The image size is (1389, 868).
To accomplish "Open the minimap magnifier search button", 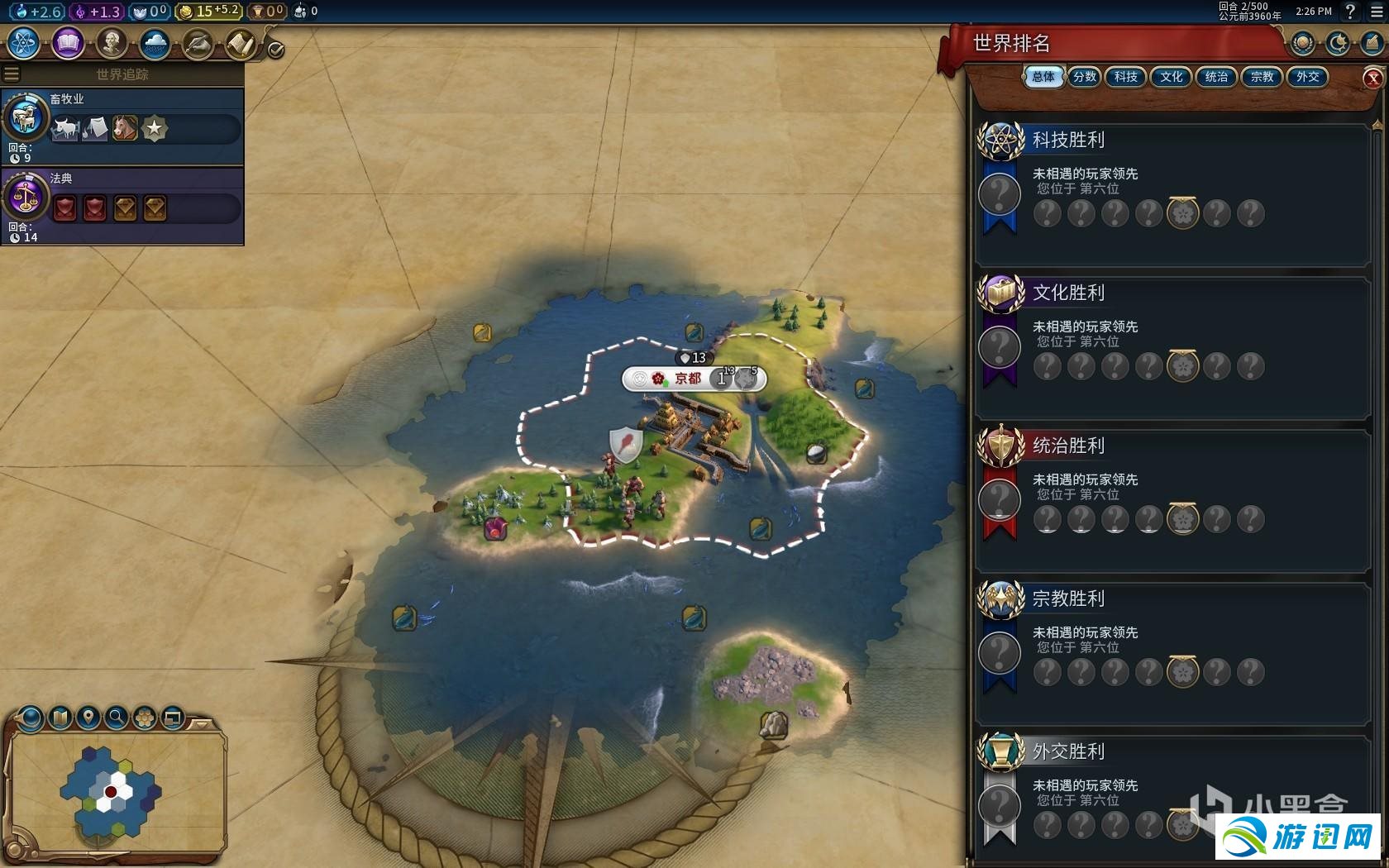I will click(117, 717).
